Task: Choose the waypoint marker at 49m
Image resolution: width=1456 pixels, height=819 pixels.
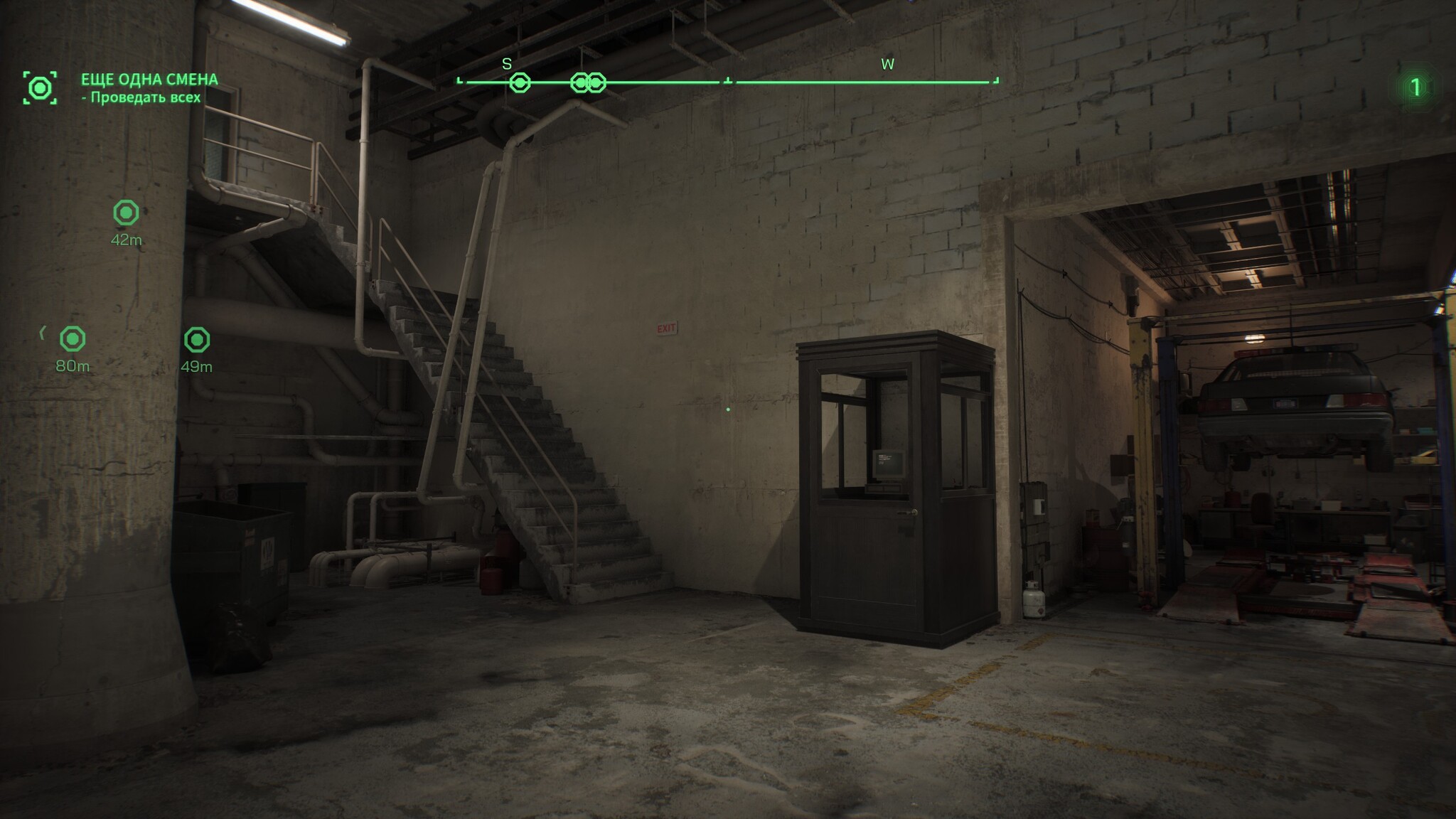Action: [x=197, y=340]
